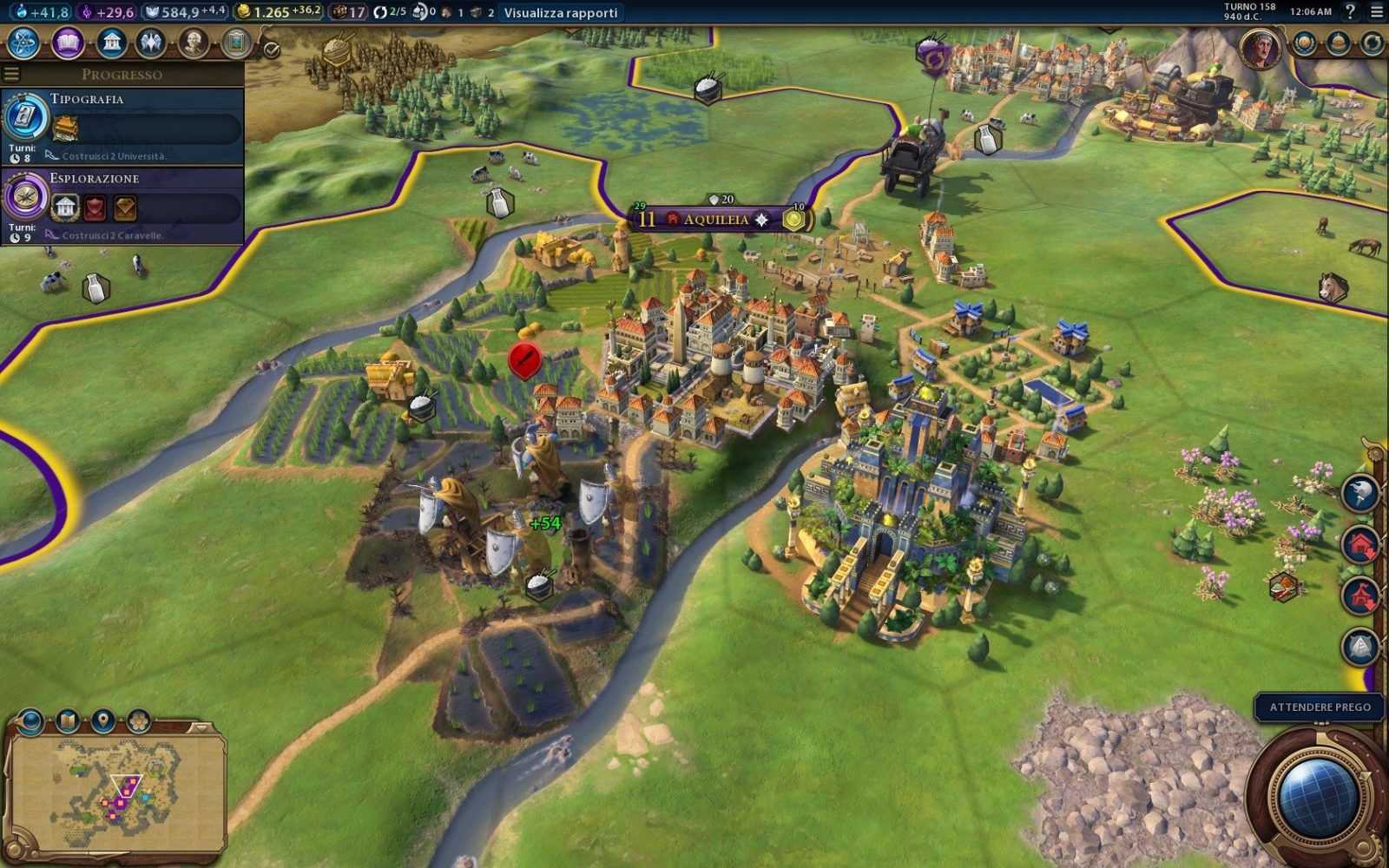
Task: Open the great works painting icon
Action: (236, 43)
